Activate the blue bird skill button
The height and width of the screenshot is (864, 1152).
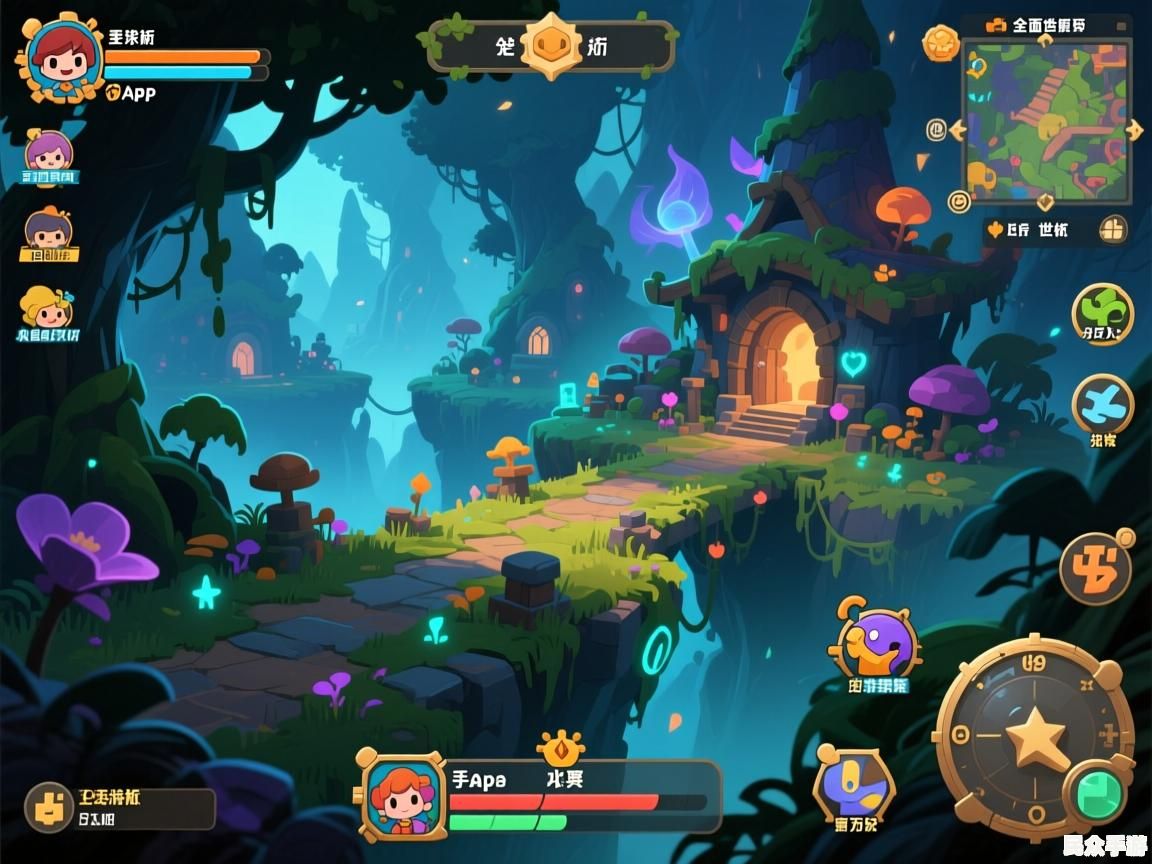[1102, 404]
